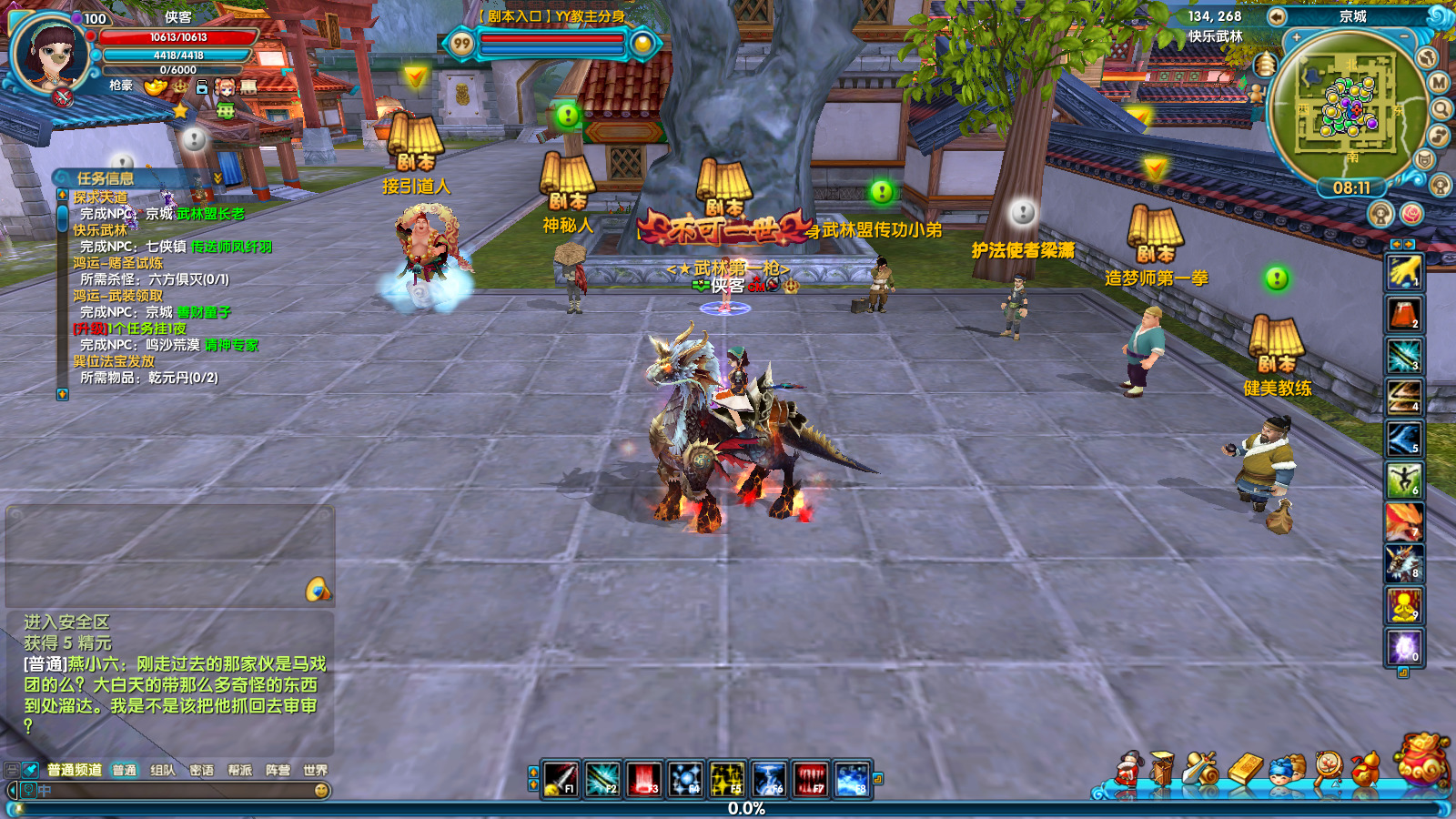The width and height of the screenshot is (1456, 819).
Task: Use the F3 red pillar skill
Action: coord(643,779)
